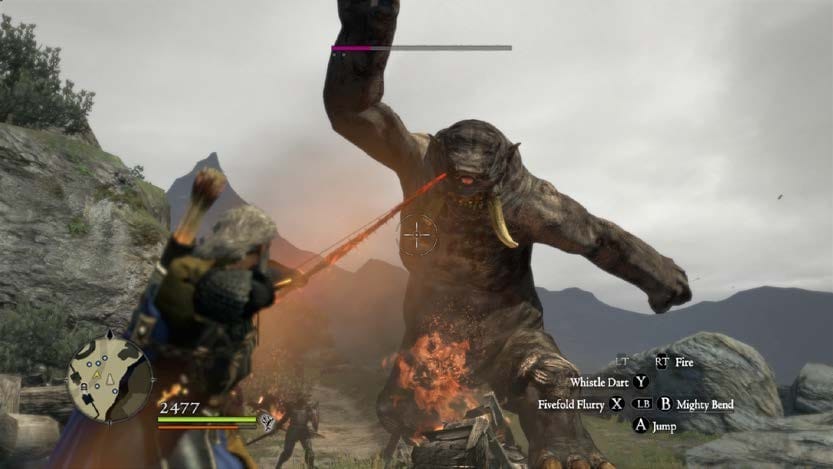Click the bow icon beside the health bar
The image size is (833, 469).
[267, 421]
